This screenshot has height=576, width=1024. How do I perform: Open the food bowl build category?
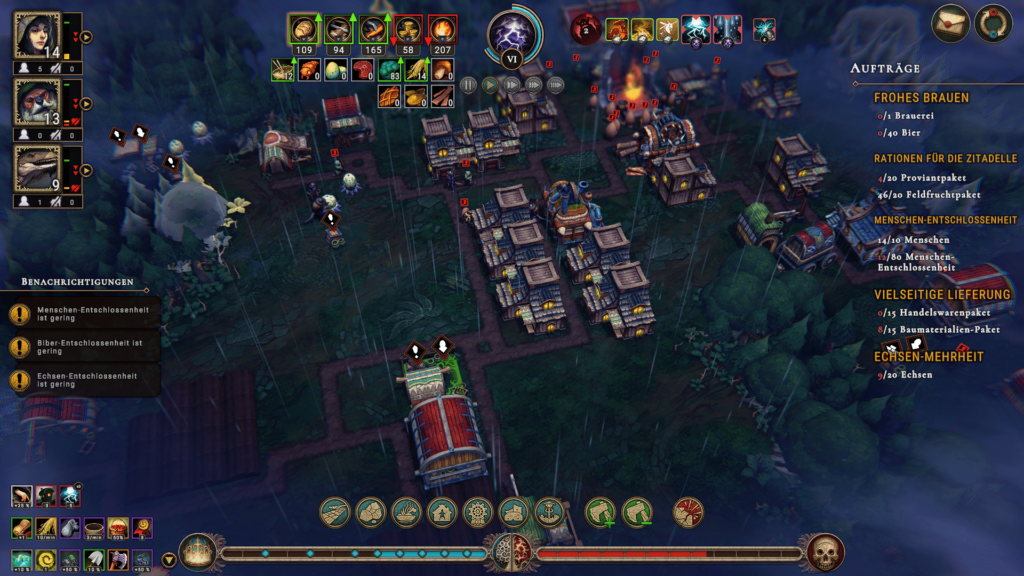tap(406, 513)
